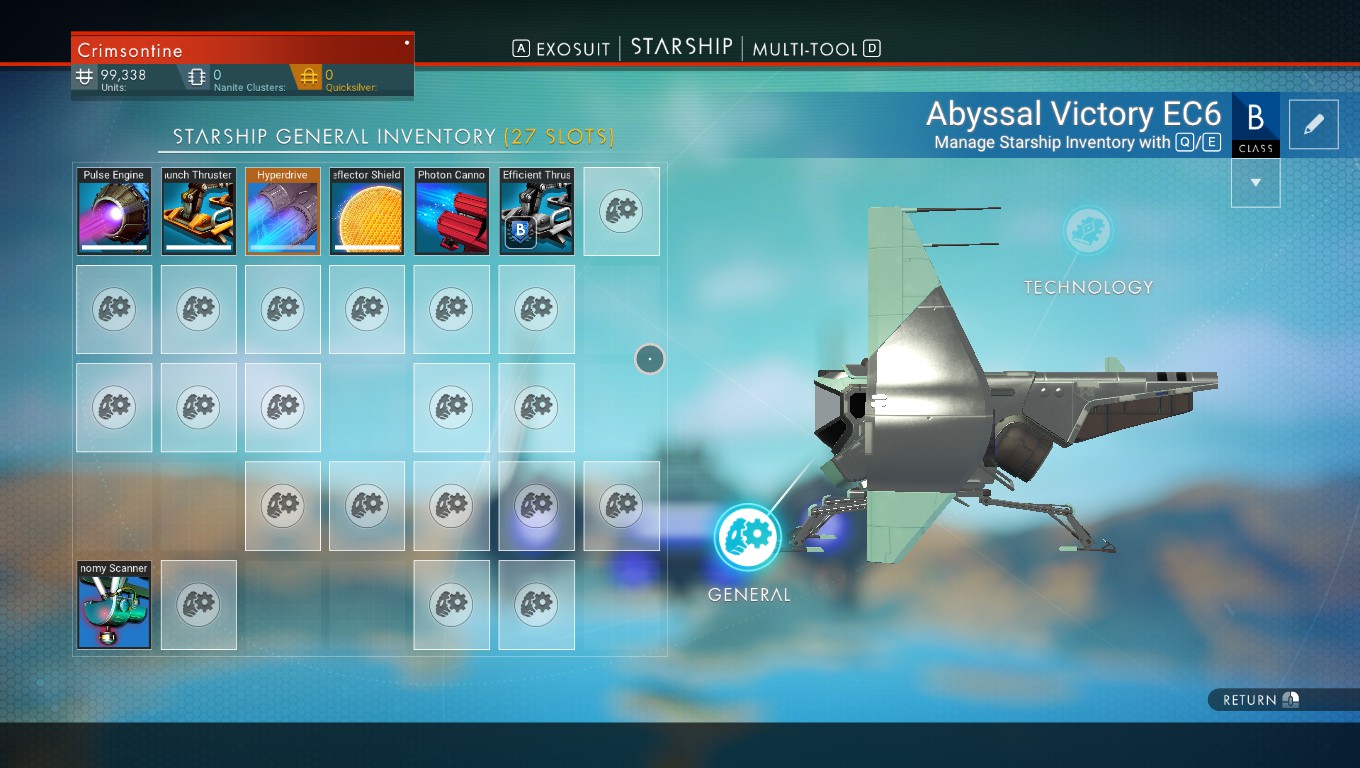Select the Pulse Engine slot

click(x=114, y=212)
